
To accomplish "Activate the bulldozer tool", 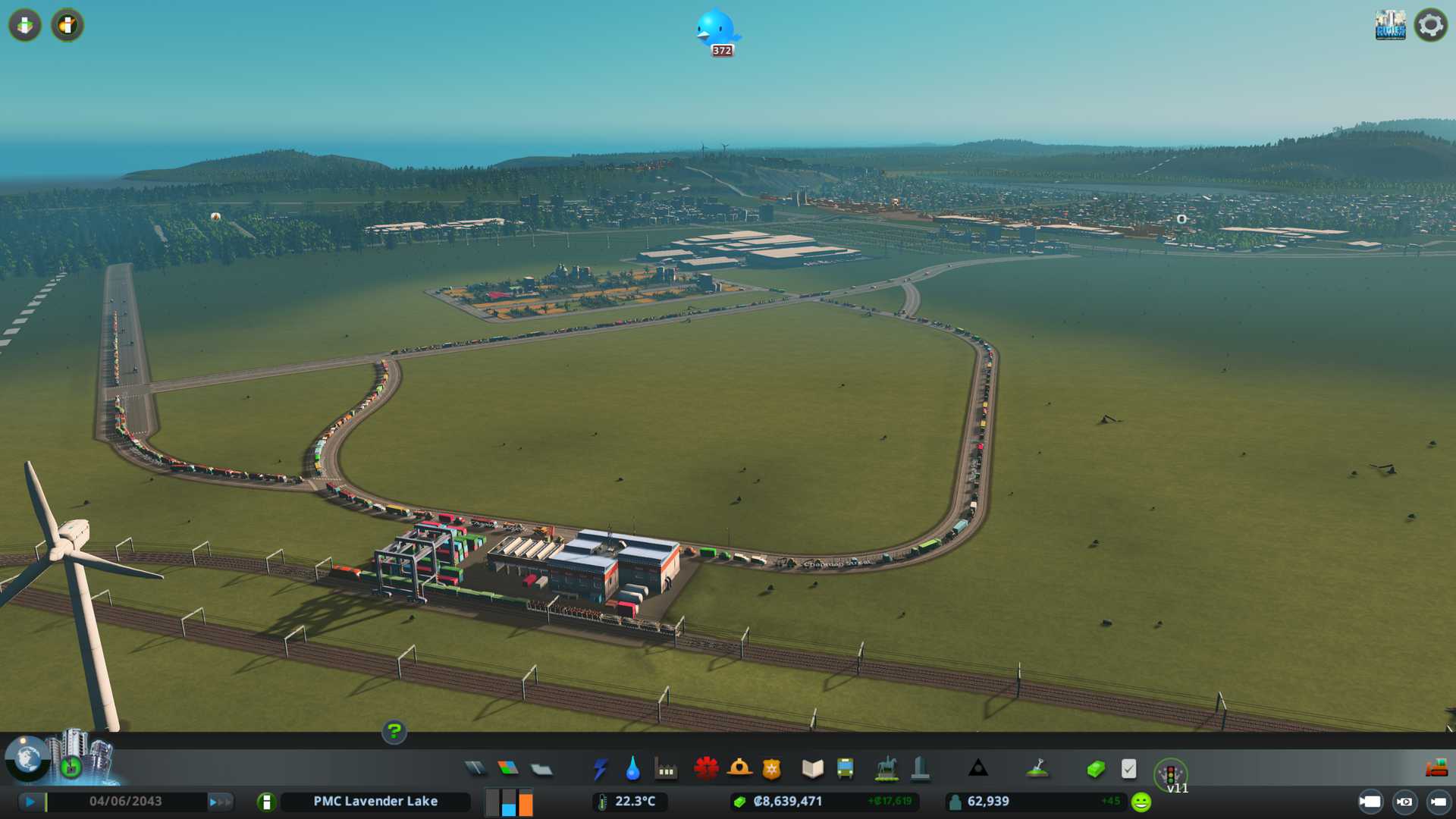I will (x=1436, y=768).
